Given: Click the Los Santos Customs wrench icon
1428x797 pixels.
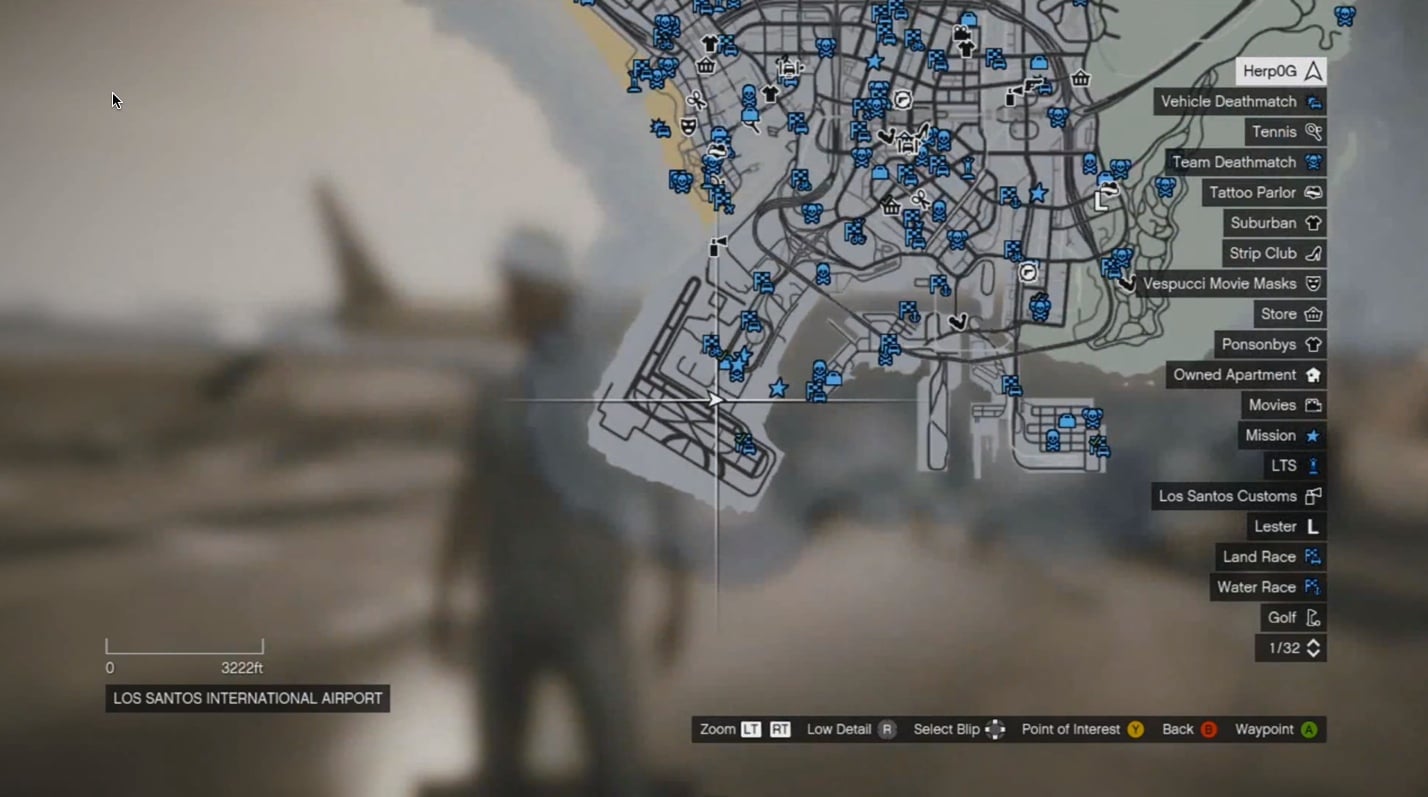Looking at the screenshot, I should pos(1313,496).
